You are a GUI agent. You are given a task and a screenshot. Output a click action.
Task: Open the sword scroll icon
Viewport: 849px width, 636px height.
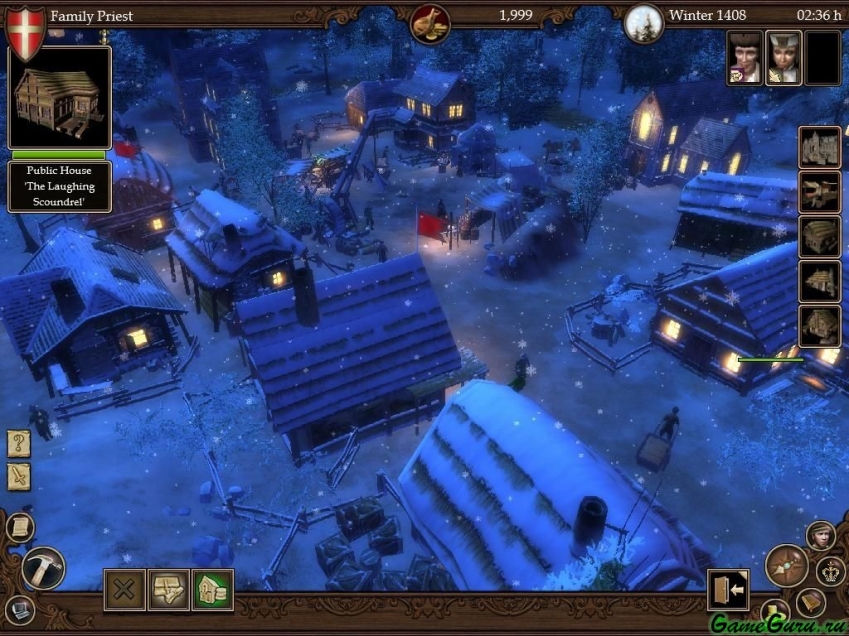[x=19, y=477]
